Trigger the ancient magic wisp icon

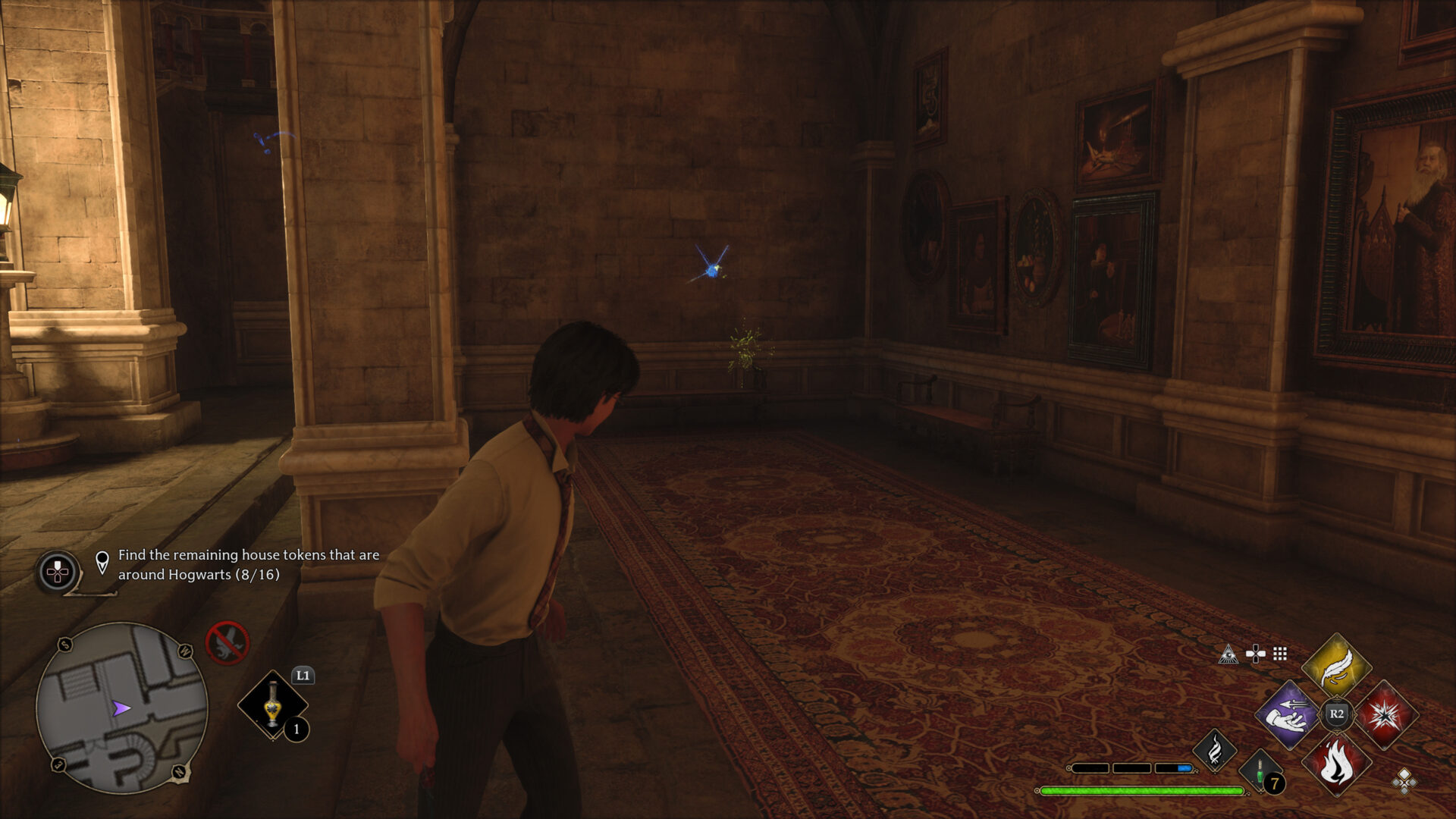[1215, 750]
